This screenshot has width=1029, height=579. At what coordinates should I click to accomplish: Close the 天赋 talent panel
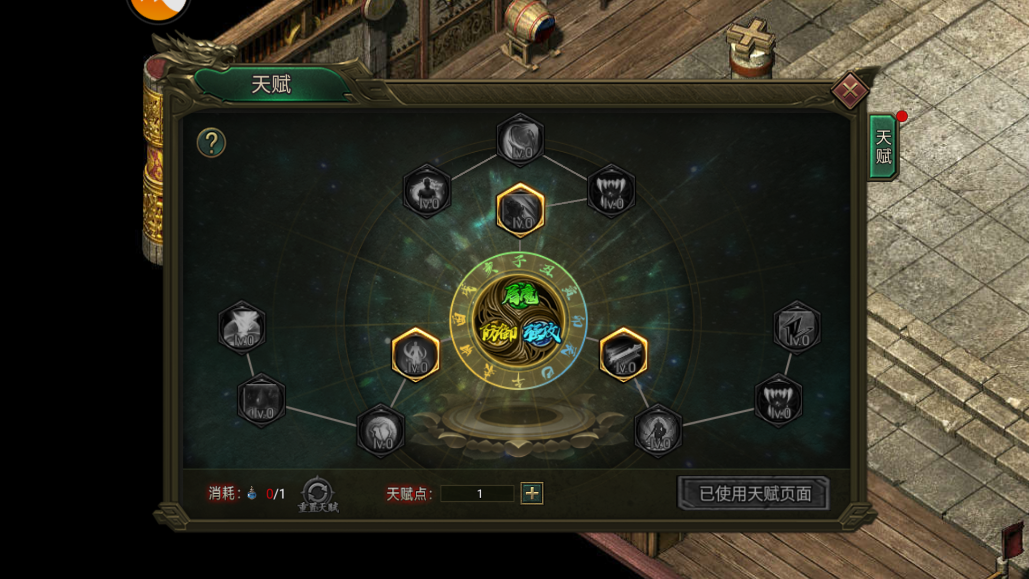[x=849, y=91]
